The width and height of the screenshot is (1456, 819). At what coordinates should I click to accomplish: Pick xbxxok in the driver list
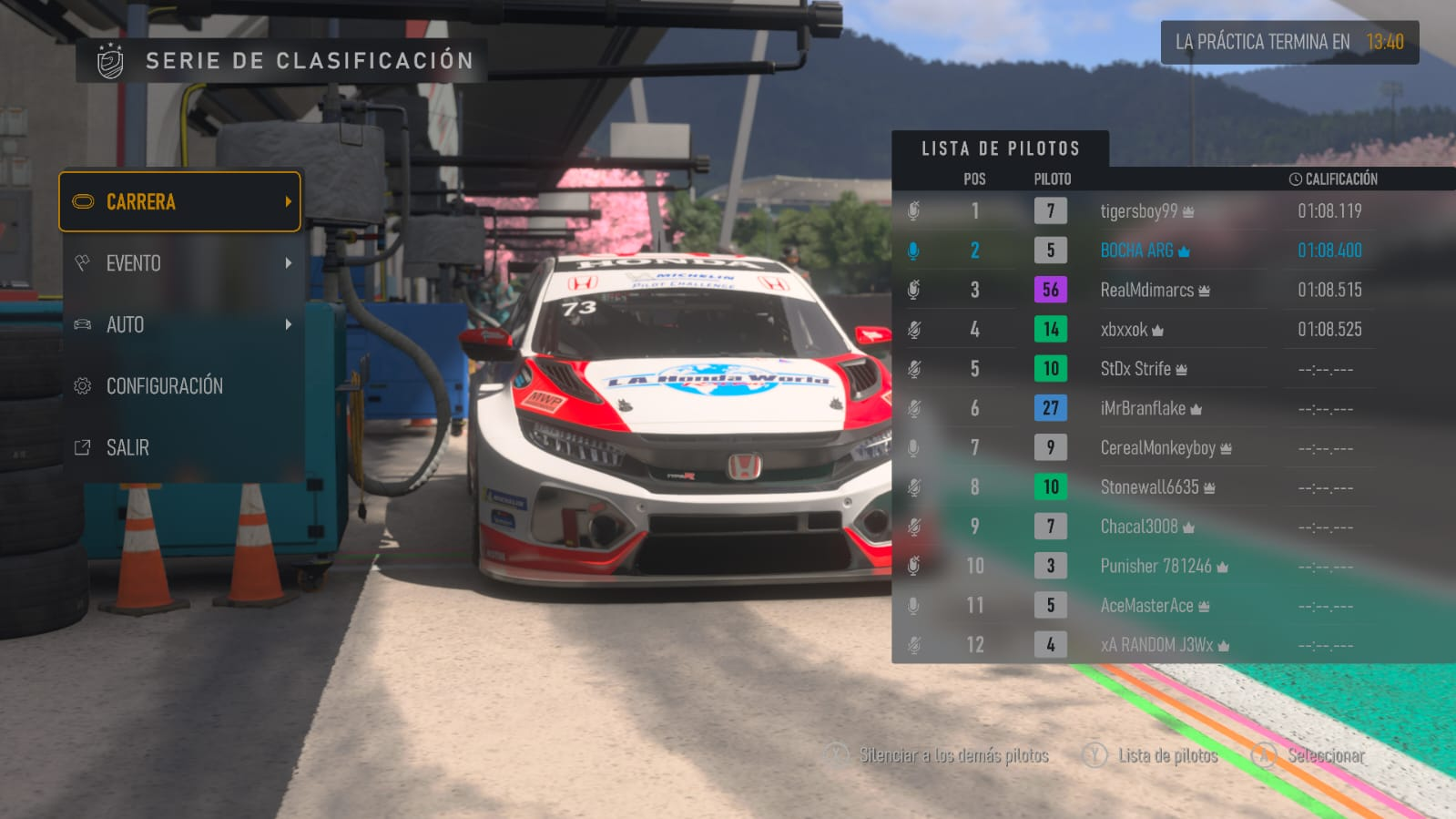[x=1124, y=330]
